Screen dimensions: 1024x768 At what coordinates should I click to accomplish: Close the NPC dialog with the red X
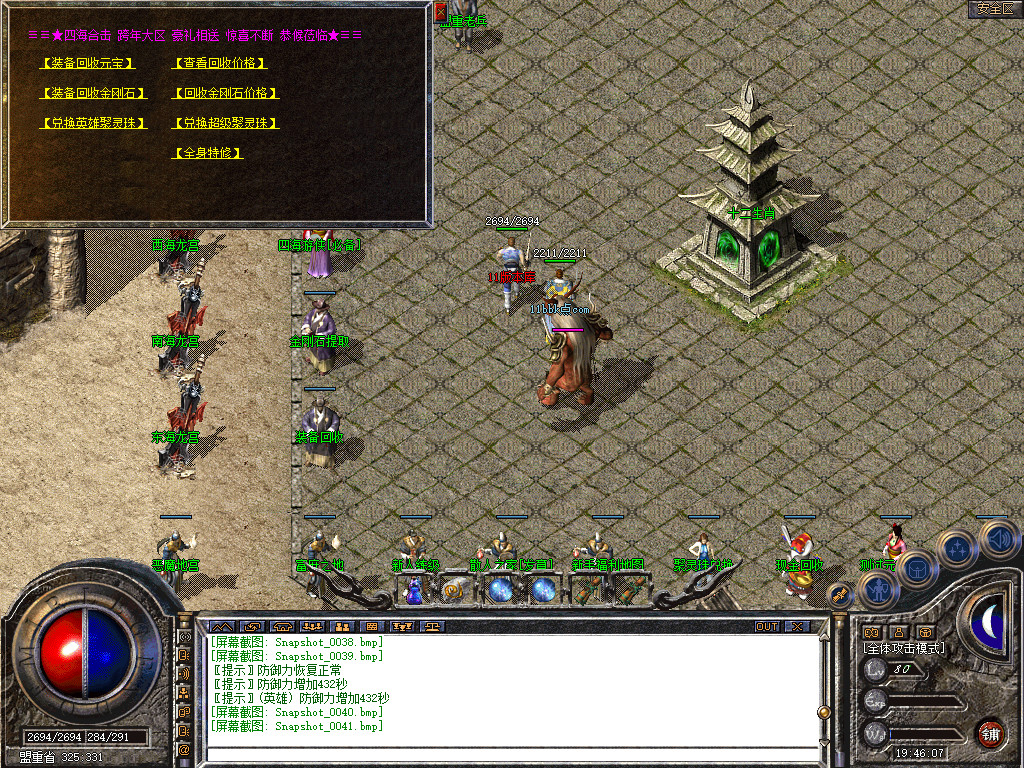tap(441, 12)
